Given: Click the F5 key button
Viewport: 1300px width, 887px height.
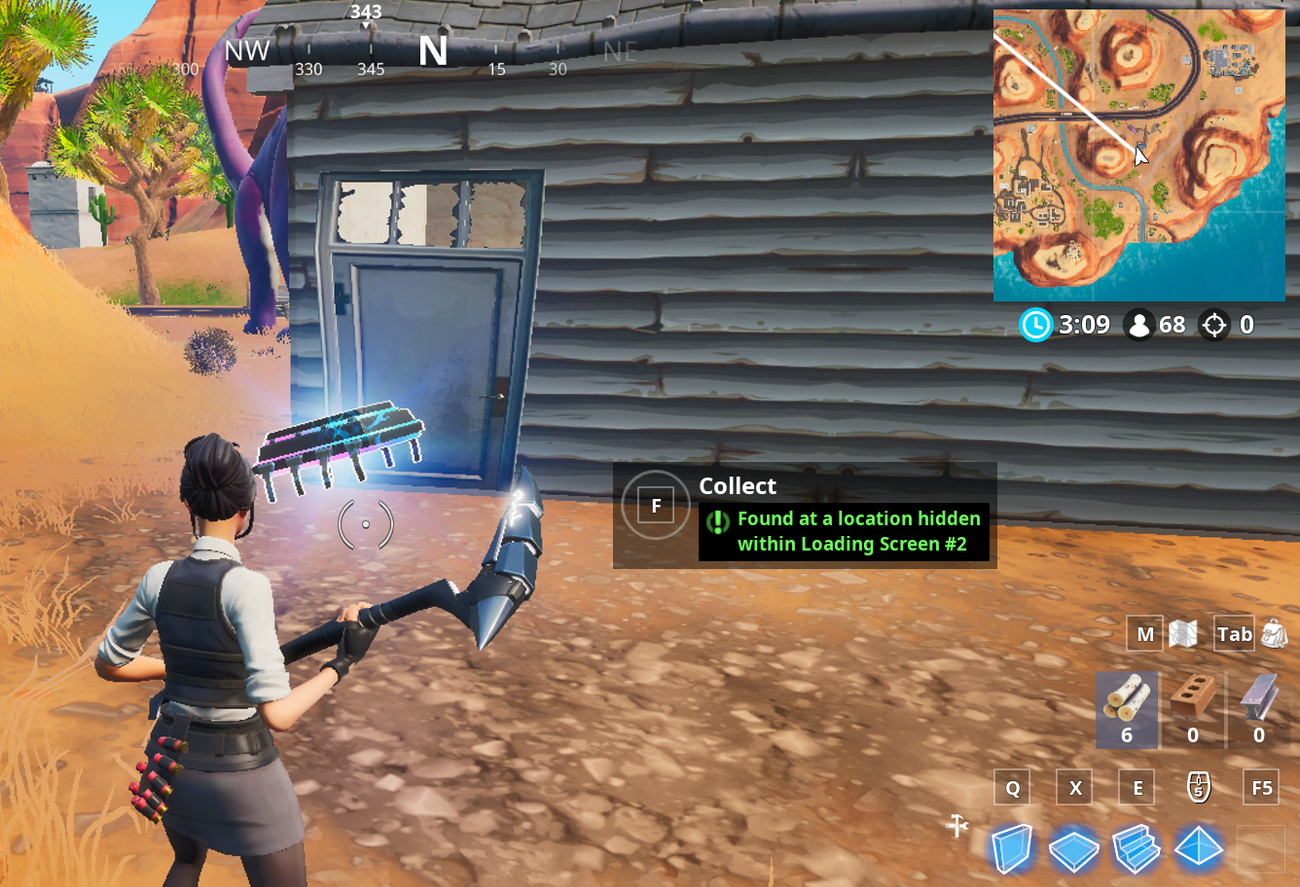Looking at the screenshot, I should tap(1260, 787).
